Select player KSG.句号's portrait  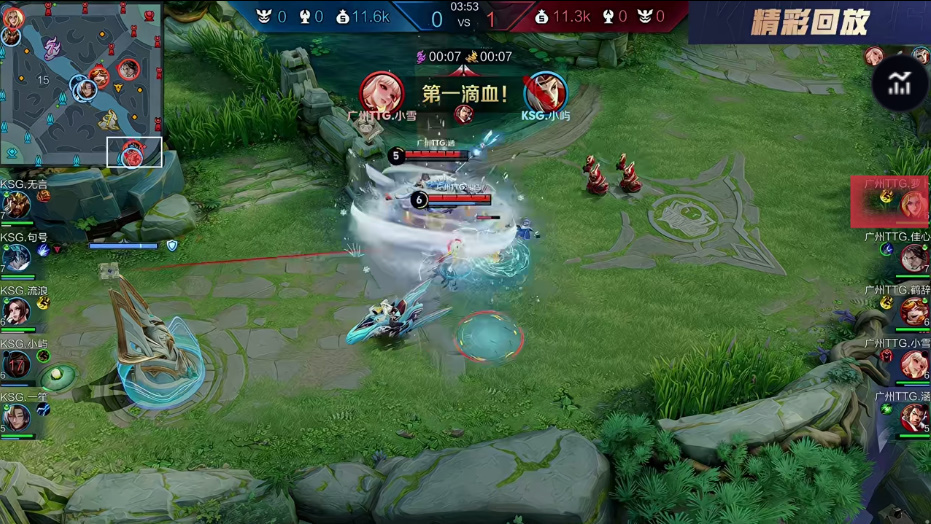click(x=17, y=259)
